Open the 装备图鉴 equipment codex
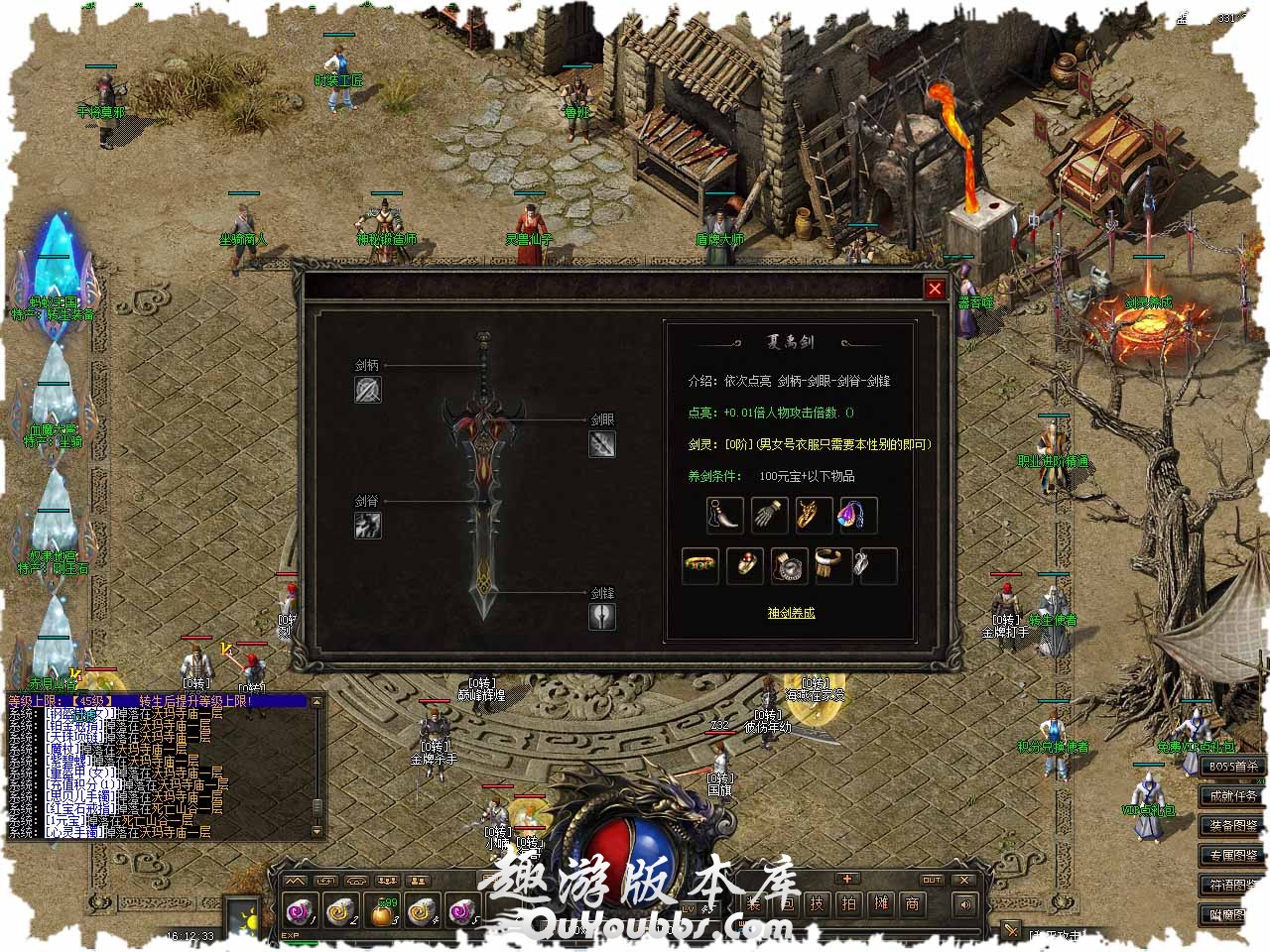The height and width of the screenshot is (952, 1270). click(x=1233, y=825)
